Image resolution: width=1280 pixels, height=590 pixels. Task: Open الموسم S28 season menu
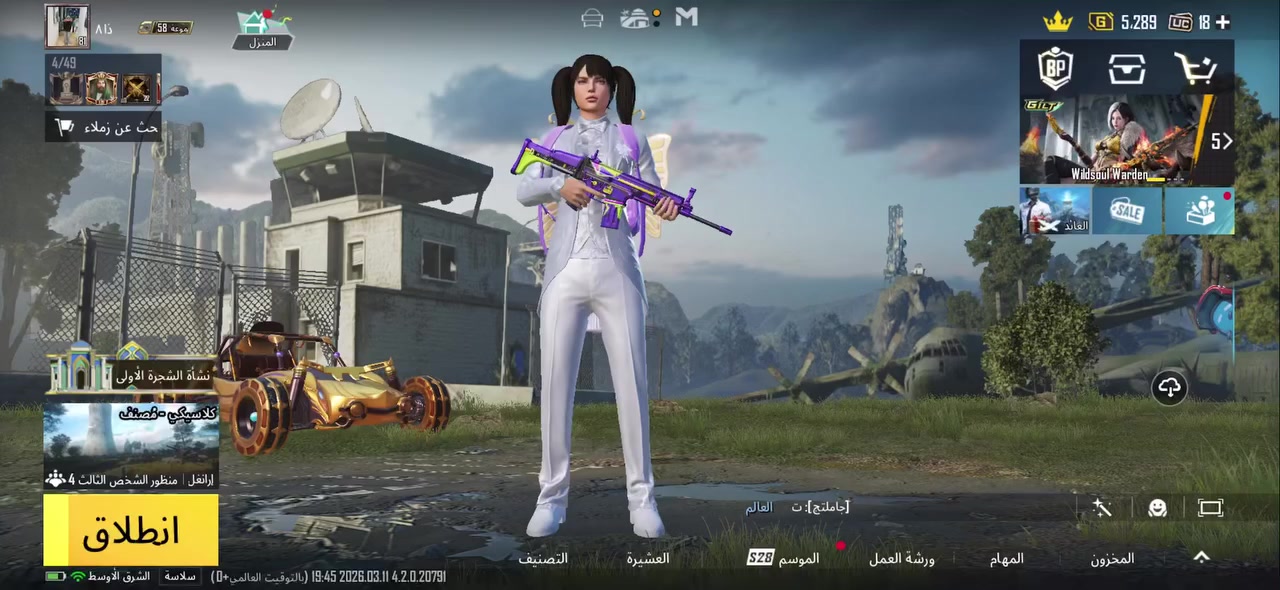click(x=784, y=558)
